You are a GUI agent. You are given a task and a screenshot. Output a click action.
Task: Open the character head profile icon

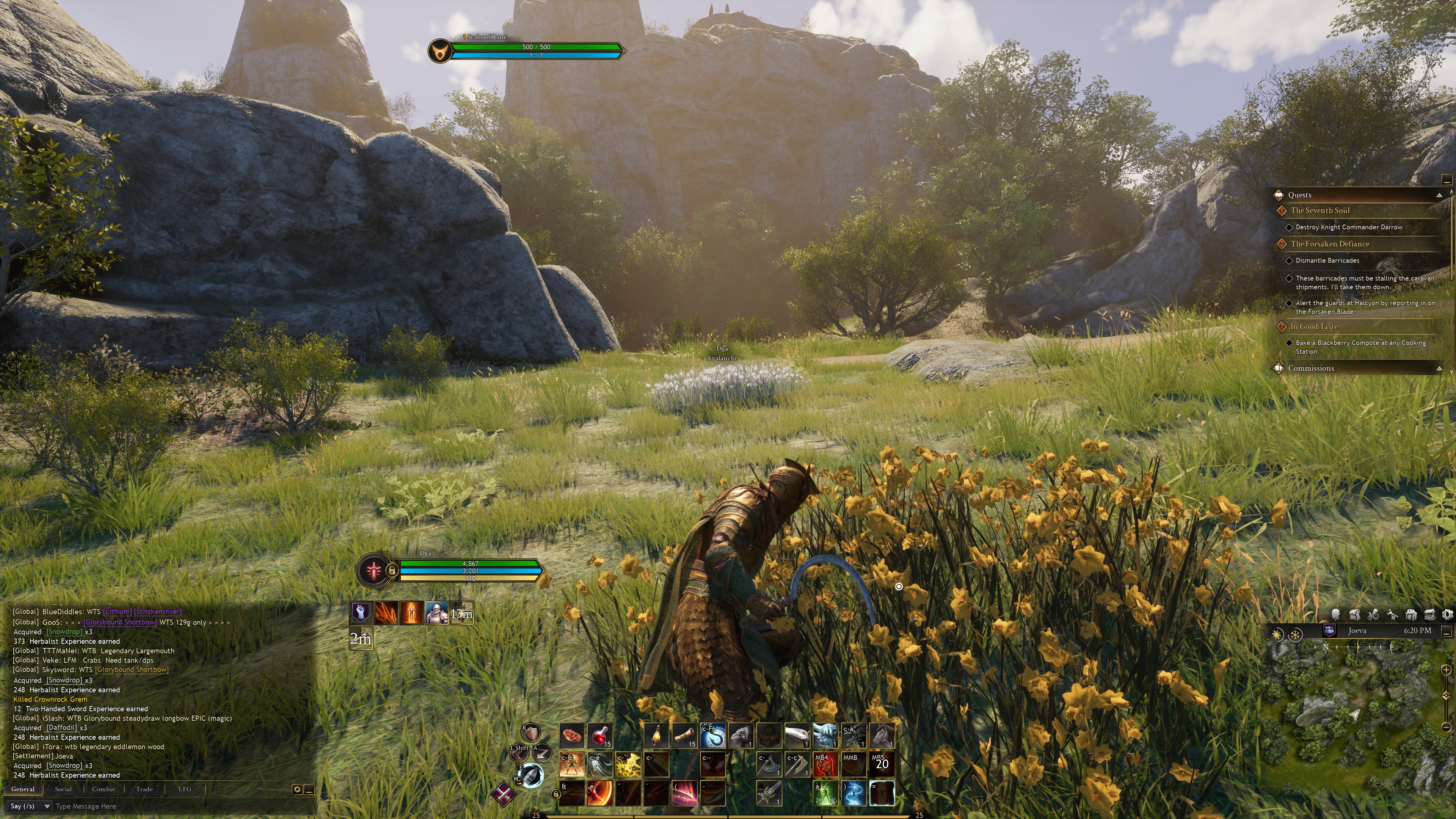point(1336,614)
